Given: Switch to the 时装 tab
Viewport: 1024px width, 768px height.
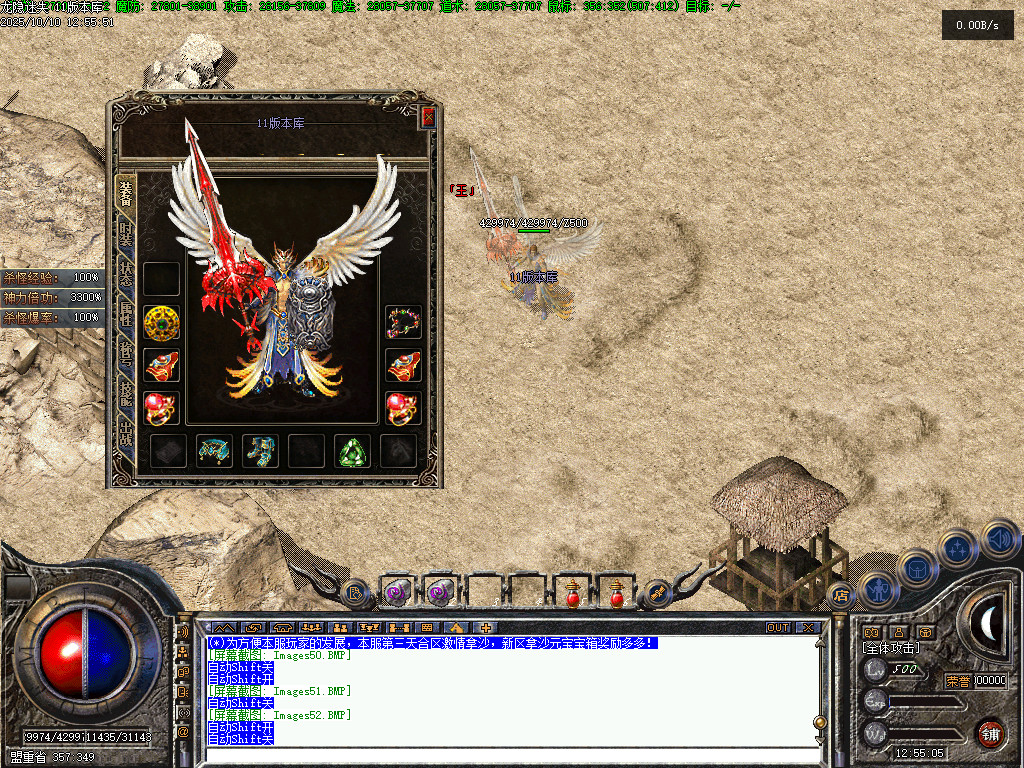Looking at the screenshot, I should [x=126, y=234].
